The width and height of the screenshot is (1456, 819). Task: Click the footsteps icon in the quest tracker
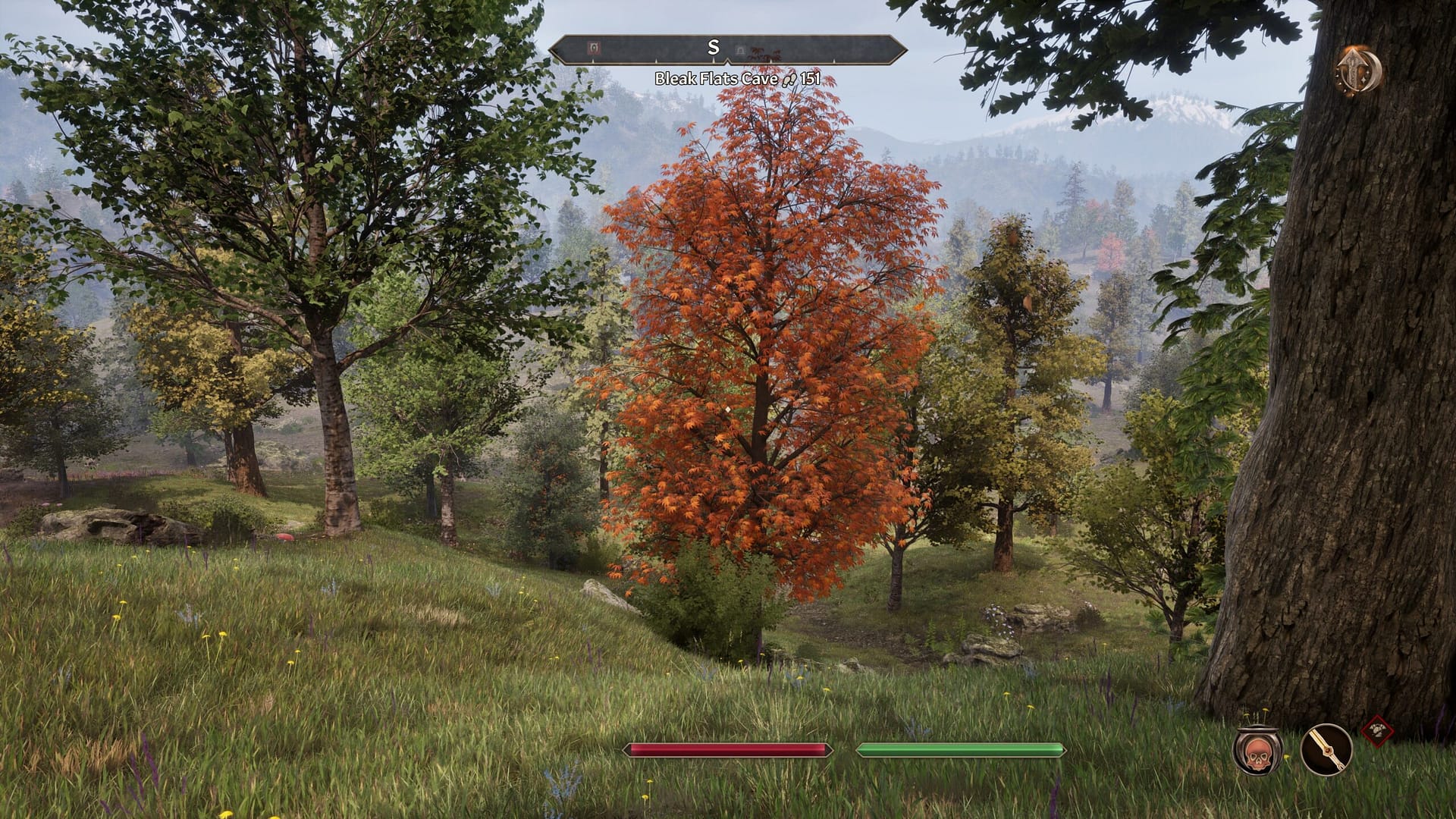789,78
